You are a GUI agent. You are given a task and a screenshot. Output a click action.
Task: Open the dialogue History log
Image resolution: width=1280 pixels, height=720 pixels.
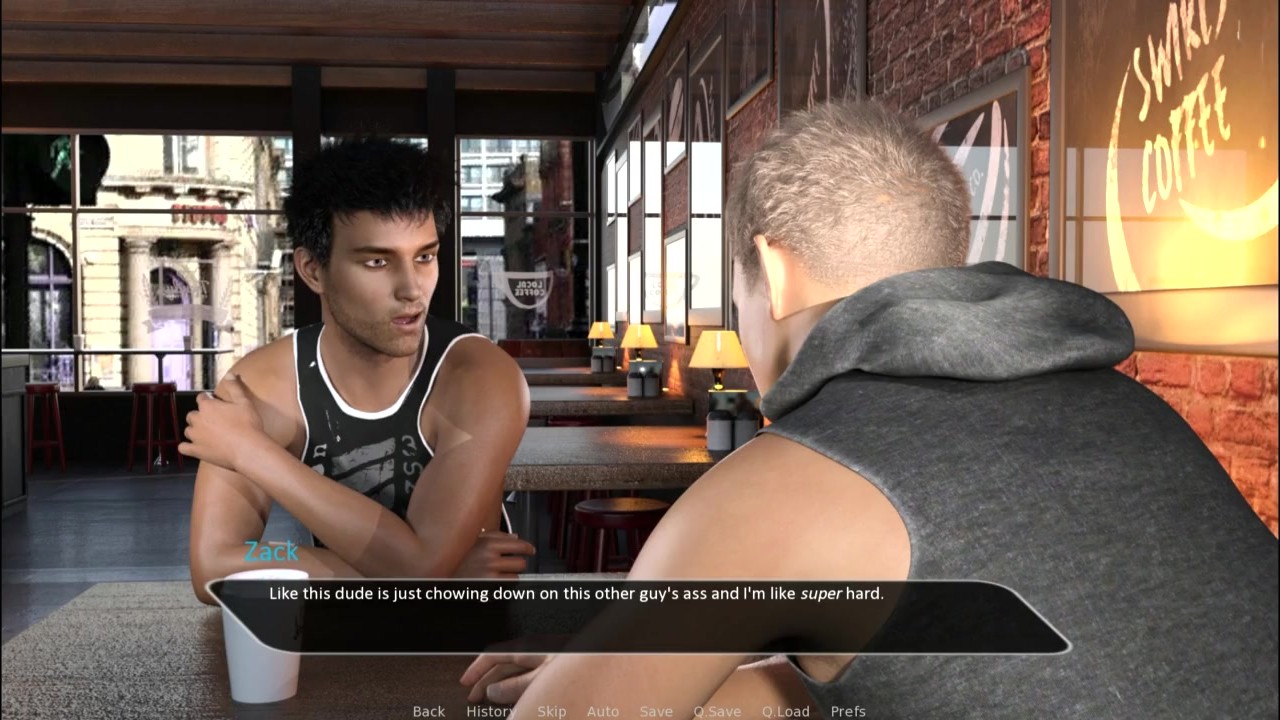[x=490, y=711]
